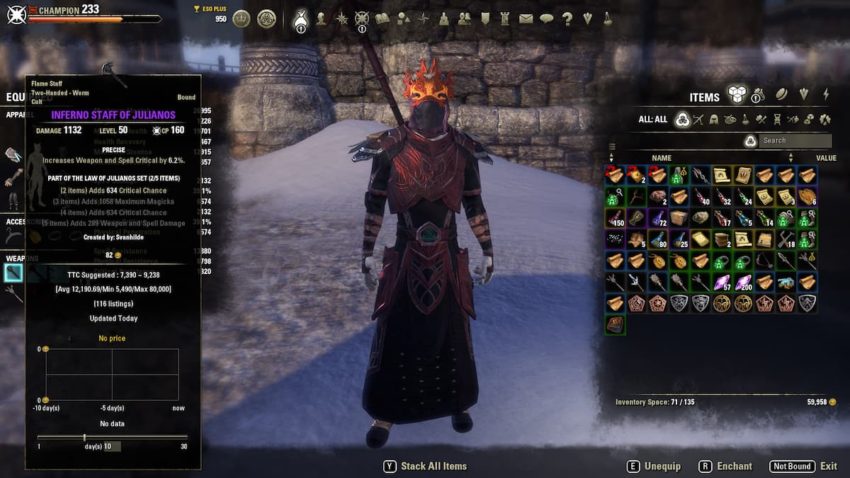Adjust the price history days slider
The width and height of the screenshot is (850, 478).
[x=84, y=436]
